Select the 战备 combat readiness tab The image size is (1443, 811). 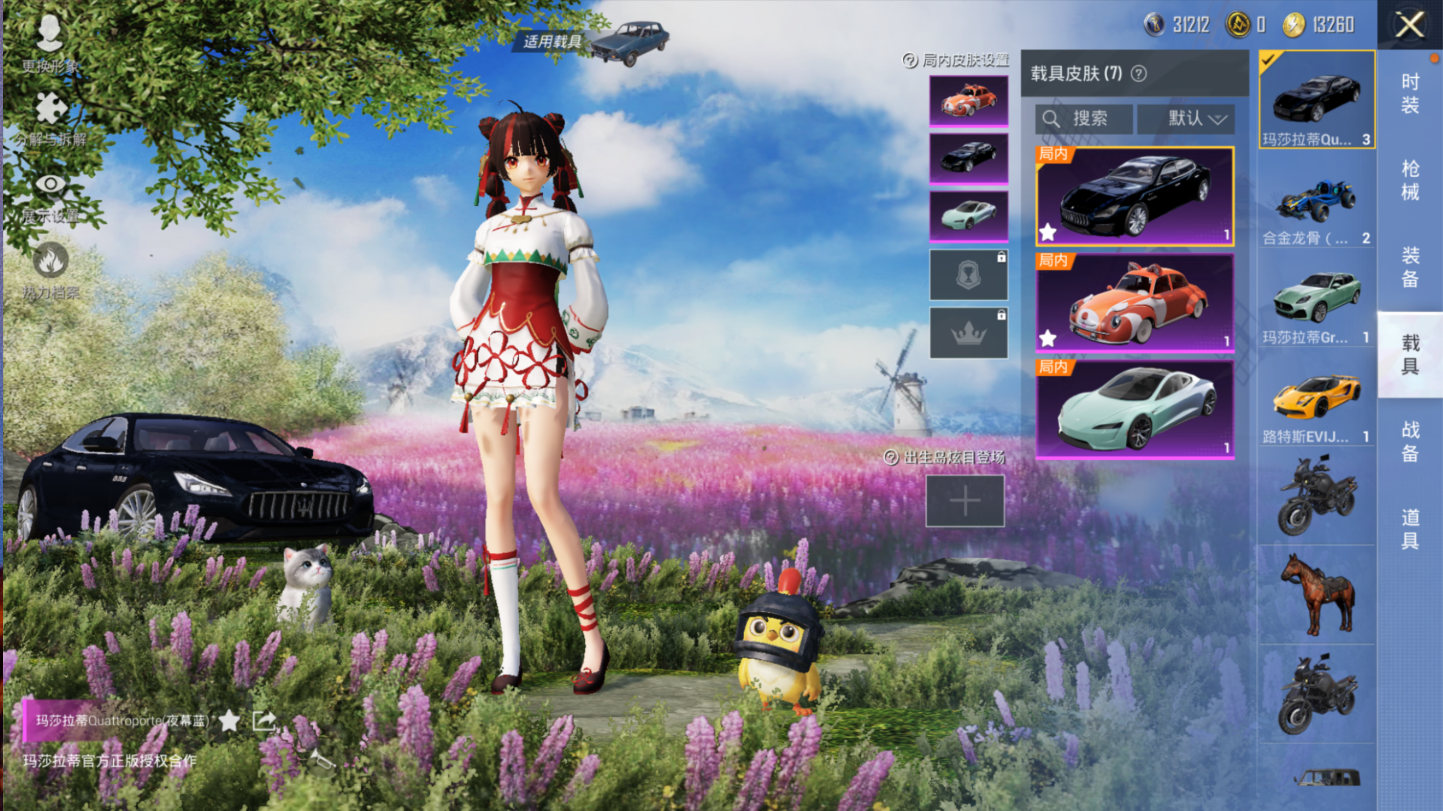tap(1409, 441)
